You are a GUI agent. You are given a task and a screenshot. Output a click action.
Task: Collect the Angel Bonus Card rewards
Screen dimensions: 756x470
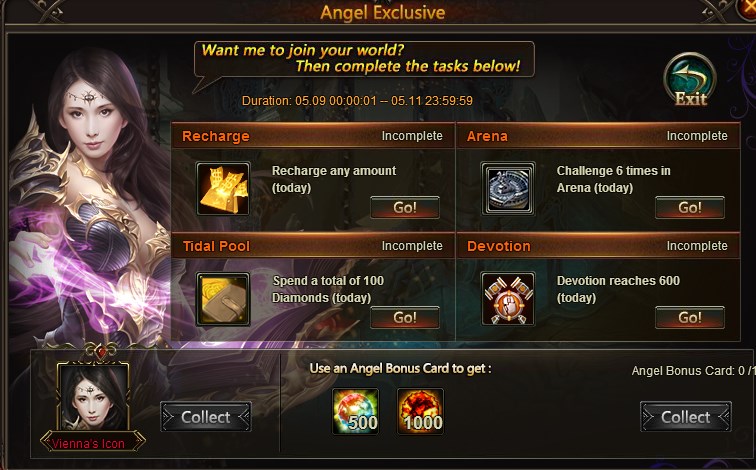pos(685,417)
